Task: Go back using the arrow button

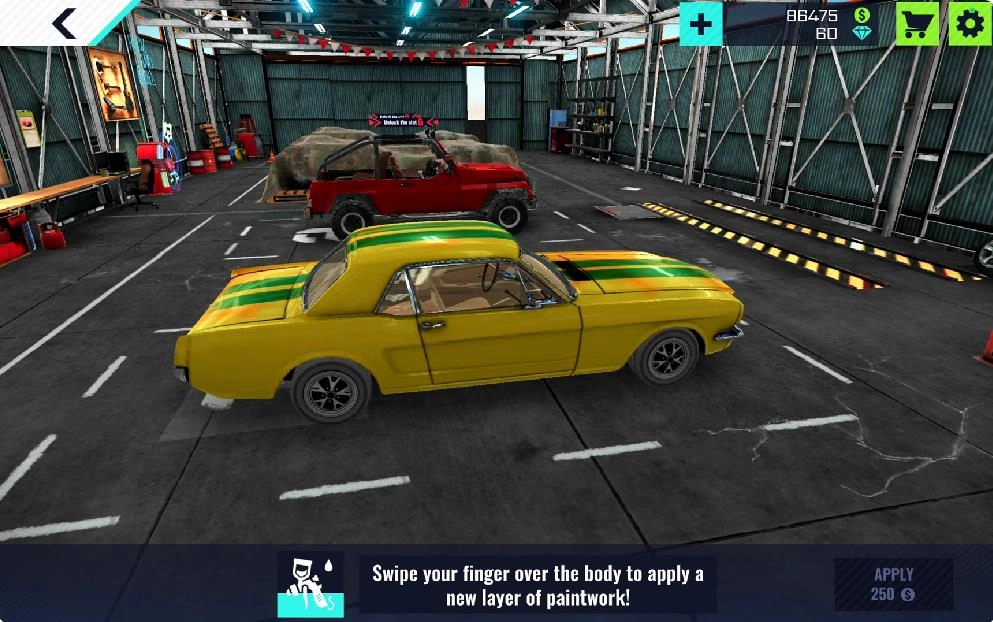Action: point(64,23)
